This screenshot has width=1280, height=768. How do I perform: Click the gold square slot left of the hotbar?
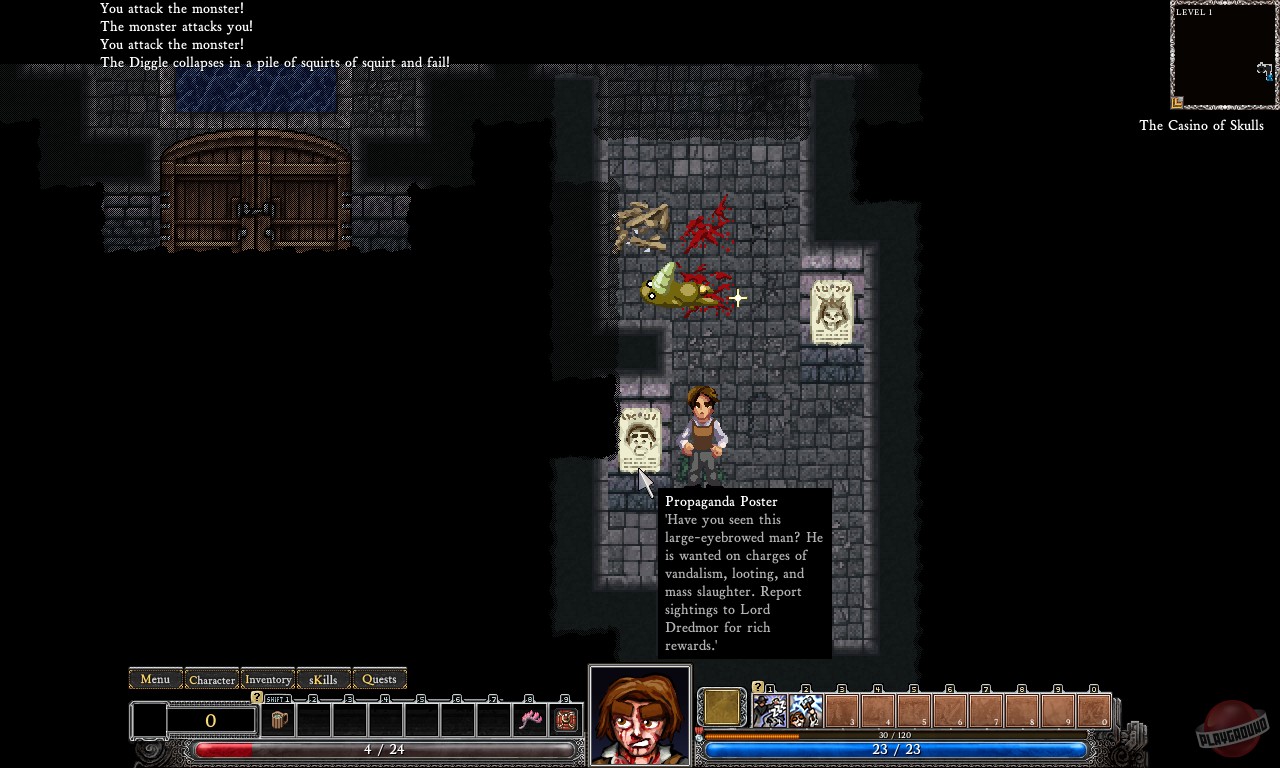[722, 707]
